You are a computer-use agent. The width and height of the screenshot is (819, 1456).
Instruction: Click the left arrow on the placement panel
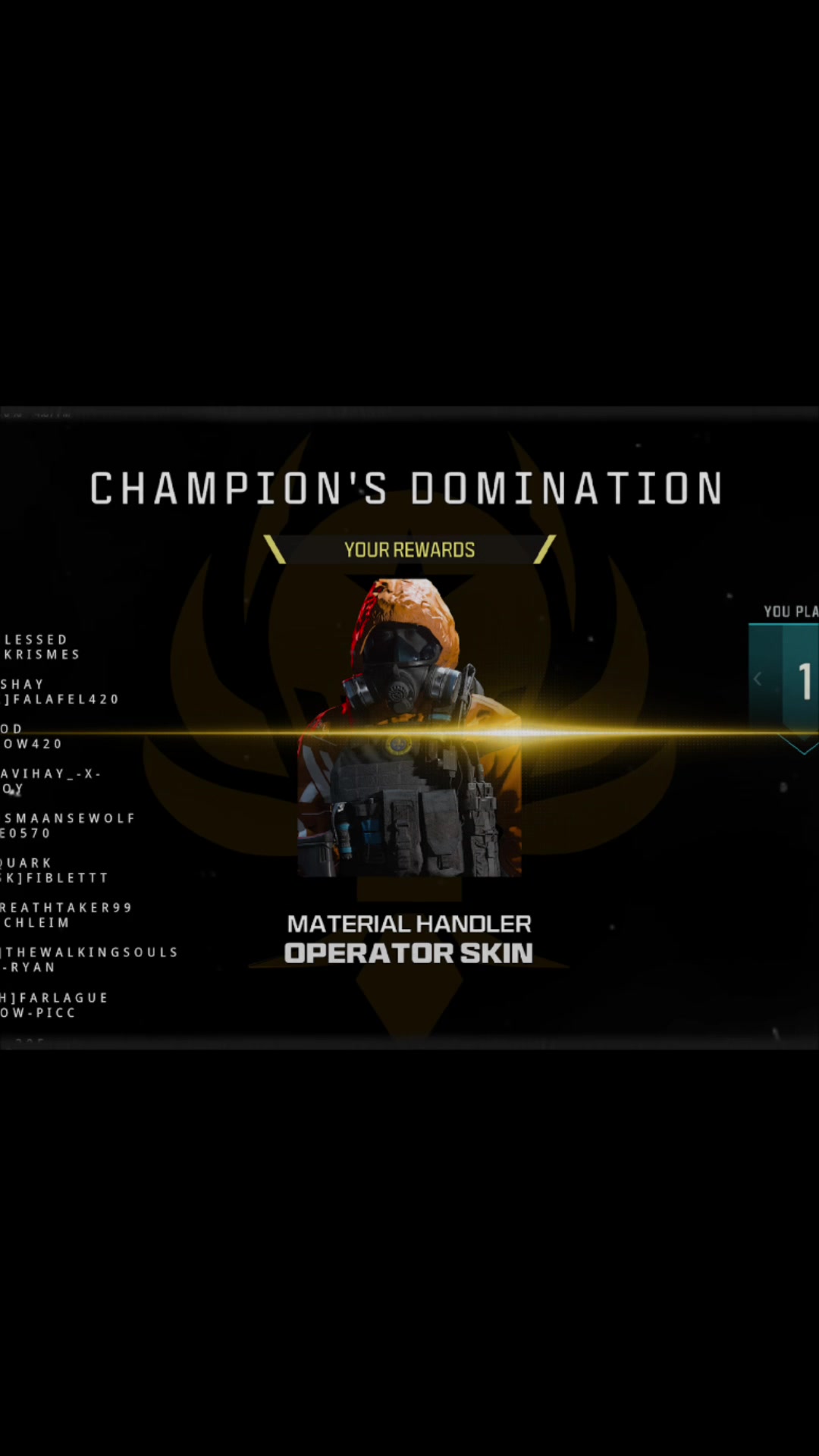(758, 679)
